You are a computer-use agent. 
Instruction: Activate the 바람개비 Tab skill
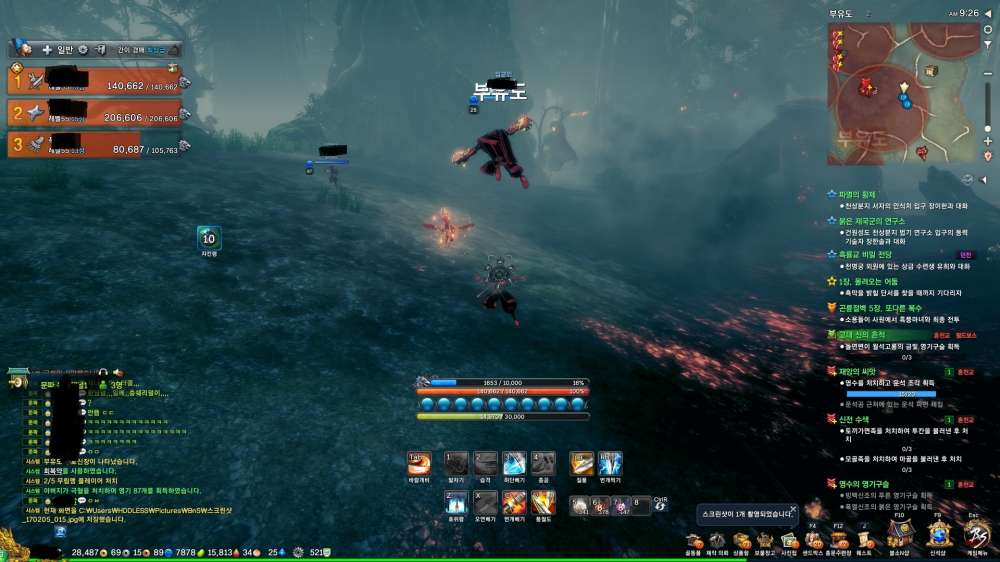click(420, 464)
